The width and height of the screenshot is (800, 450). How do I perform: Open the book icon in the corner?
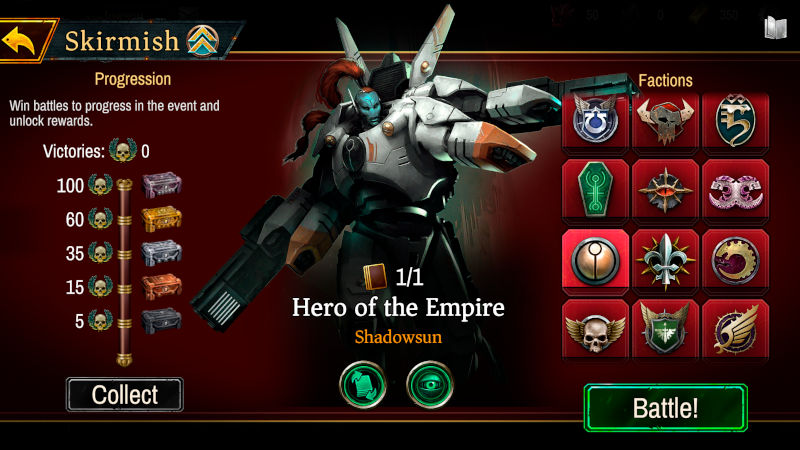[773, 27]
